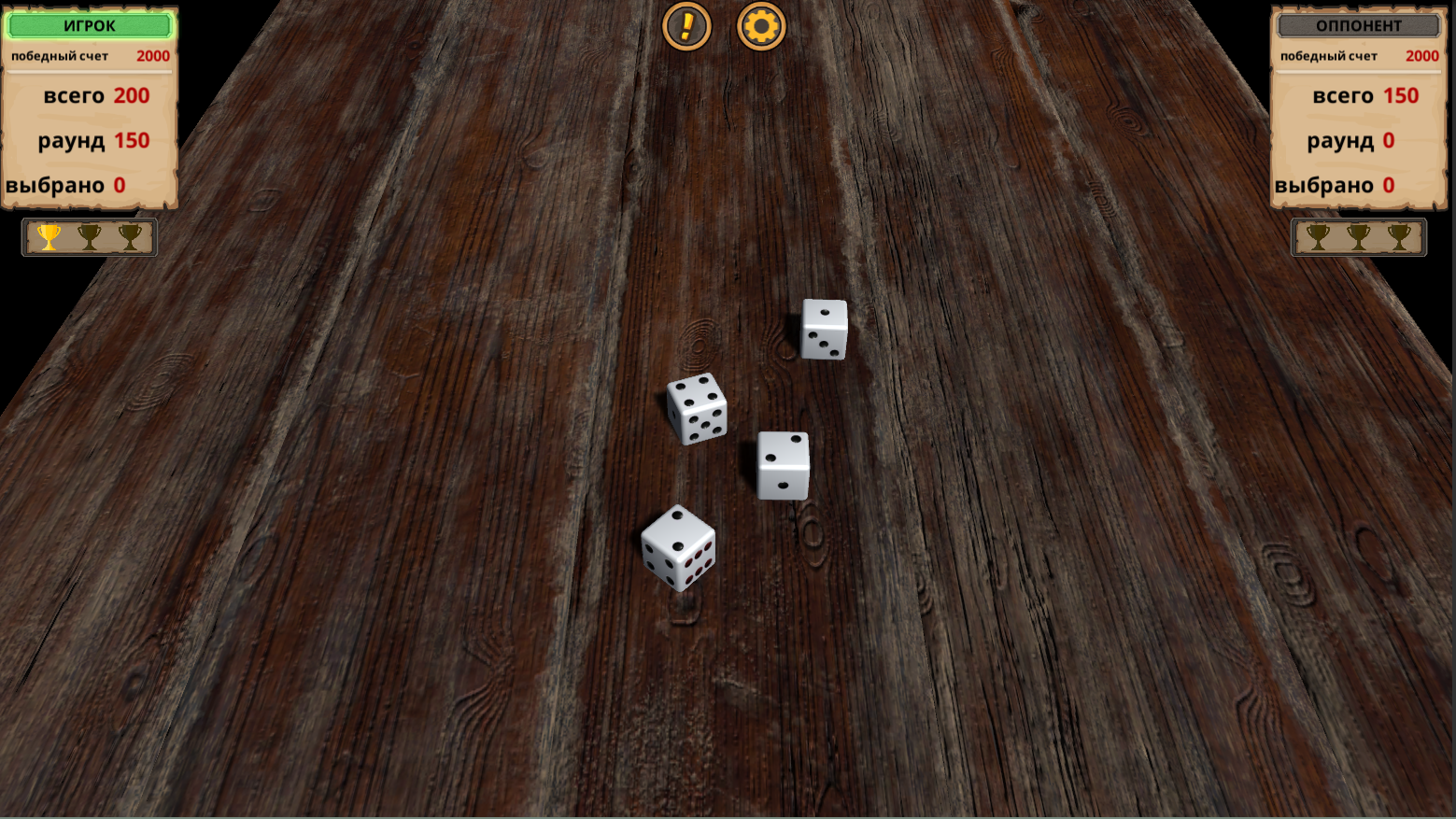Click the ОППОНЕНТ panel header
Screen dimensions: 1456x819
click(x=1359, y=25)
